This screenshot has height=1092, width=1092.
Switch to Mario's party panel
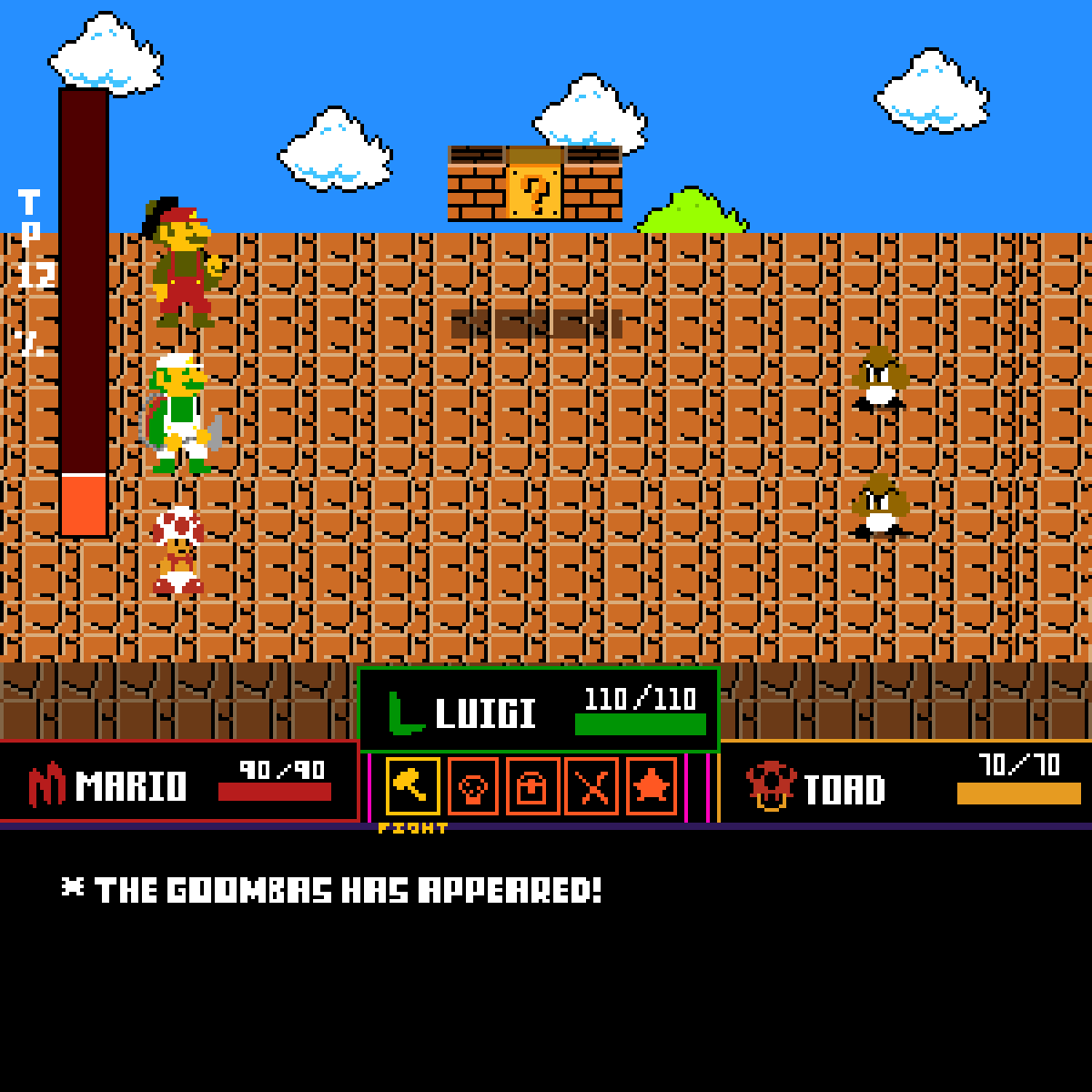pyautogui.click(x=179, y=783)
